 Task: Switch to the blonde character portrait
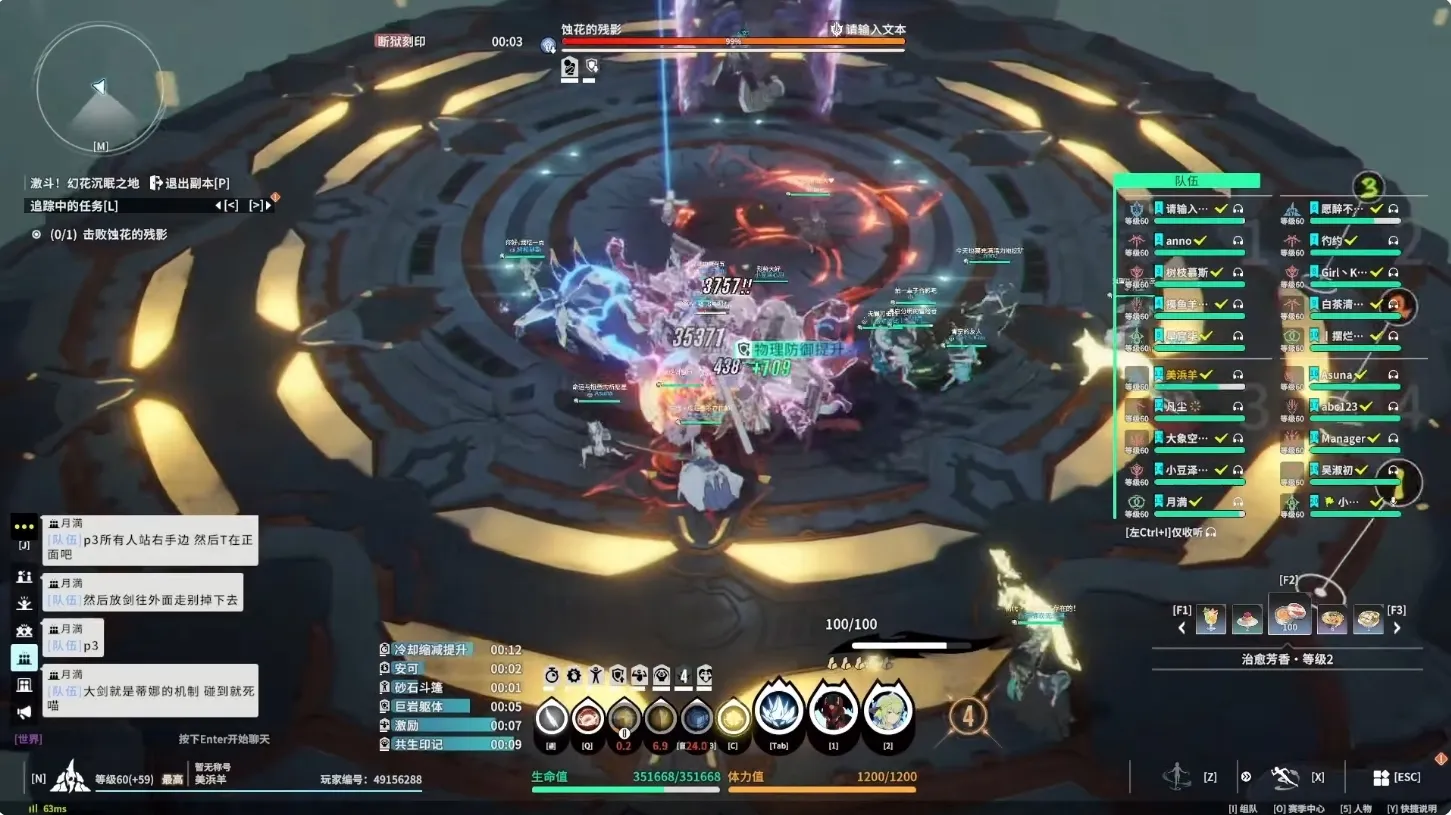pyautogui.click(x=888, y=712)
